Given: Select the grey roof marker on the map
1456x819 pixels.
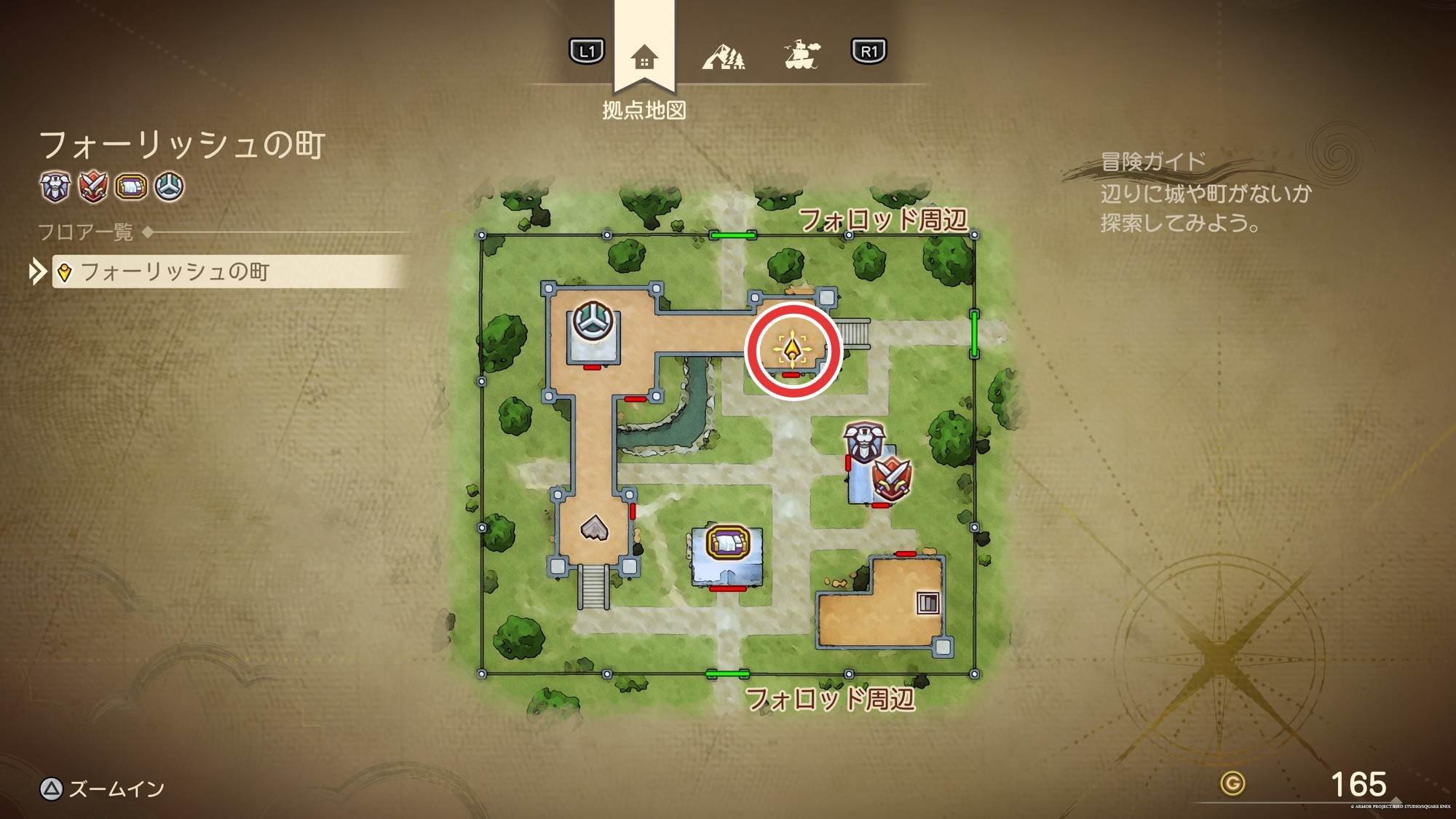Looking at the screenshot, I should pyautogui.click(x=594, y=527).
